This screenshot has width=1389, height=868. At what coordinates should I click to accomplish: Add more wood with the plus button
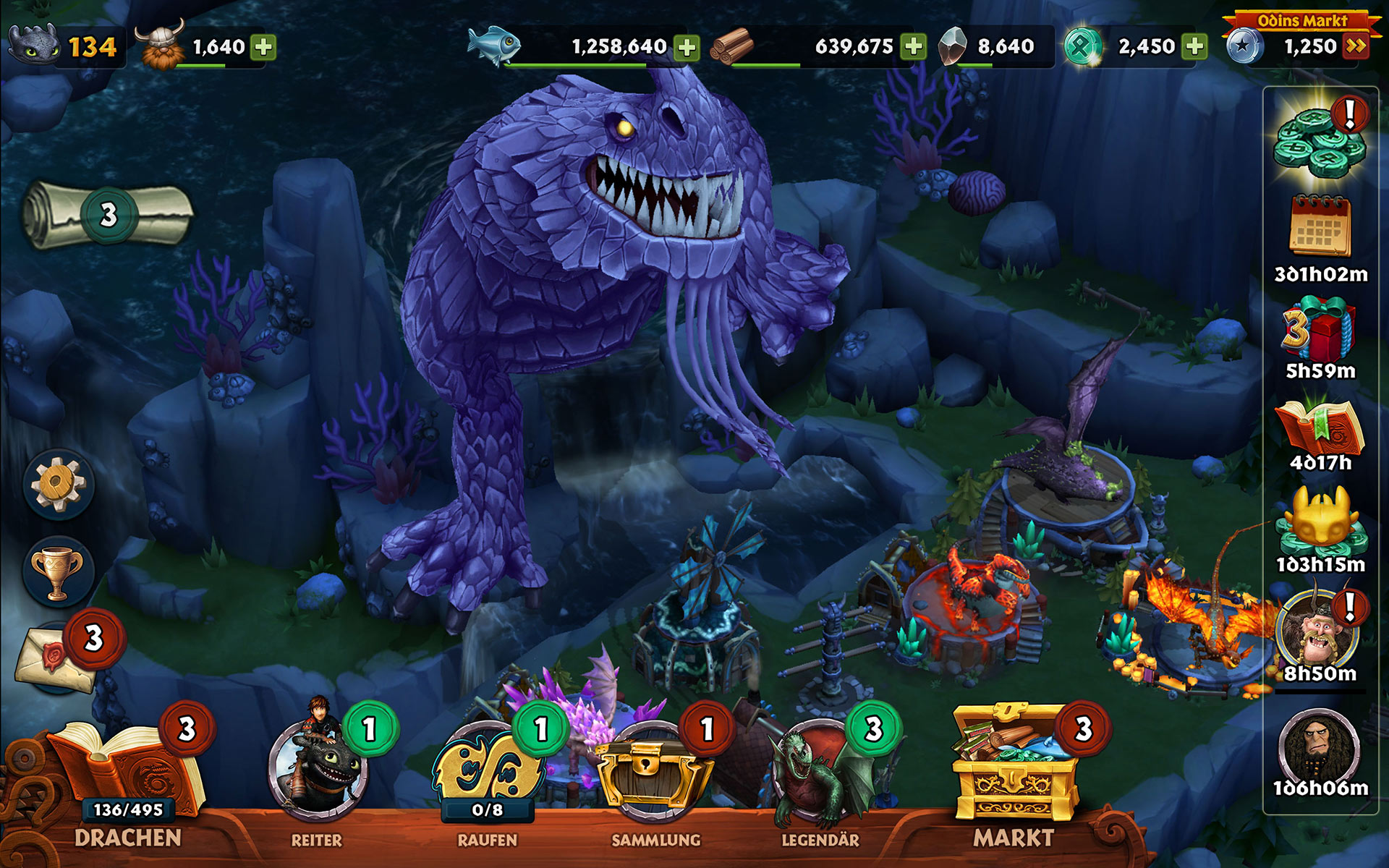coord(914,47)
